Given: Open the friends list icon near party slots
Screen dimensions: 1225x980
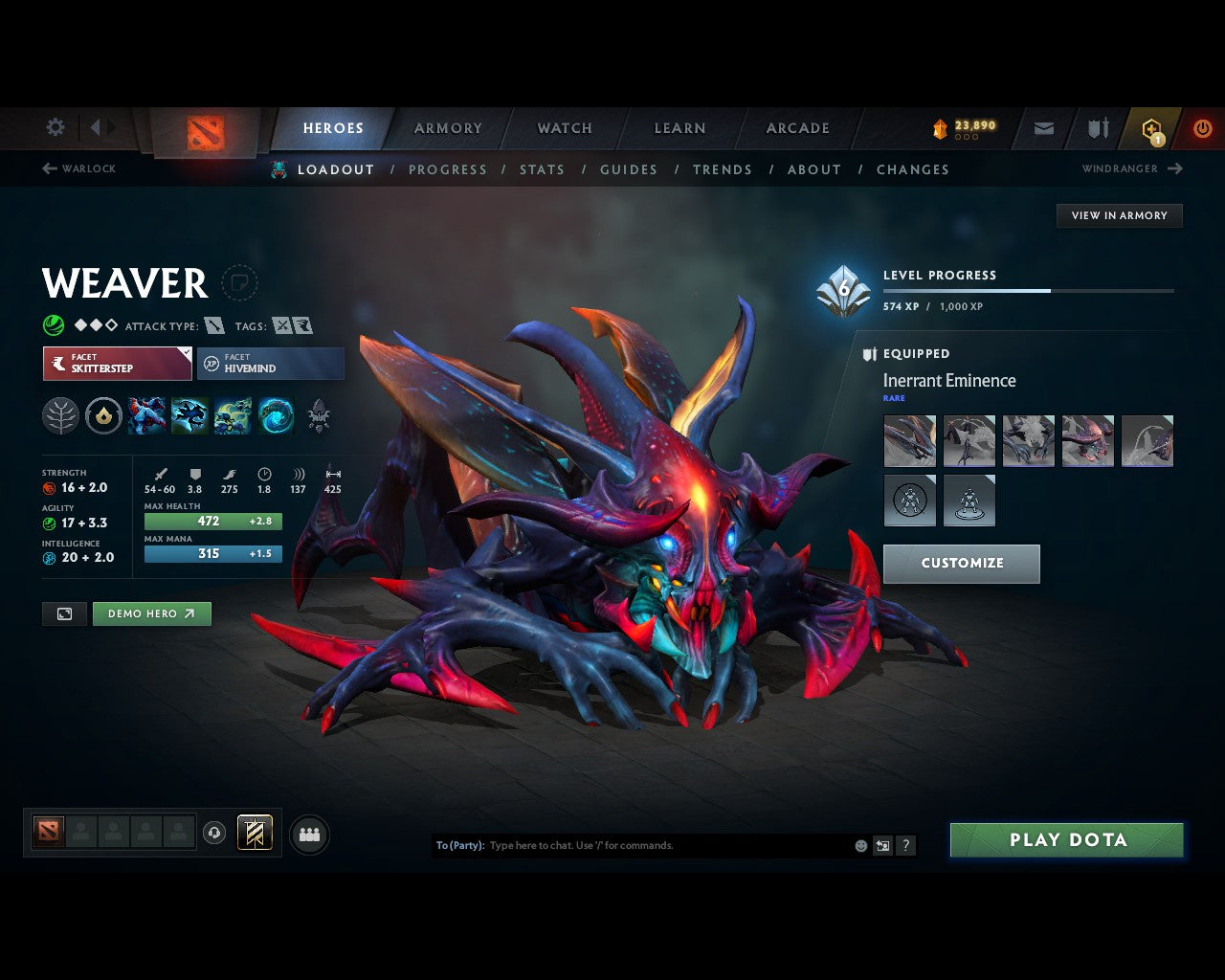Looking at the screenshot, I should pyautogui.click(x=308, y=834).
